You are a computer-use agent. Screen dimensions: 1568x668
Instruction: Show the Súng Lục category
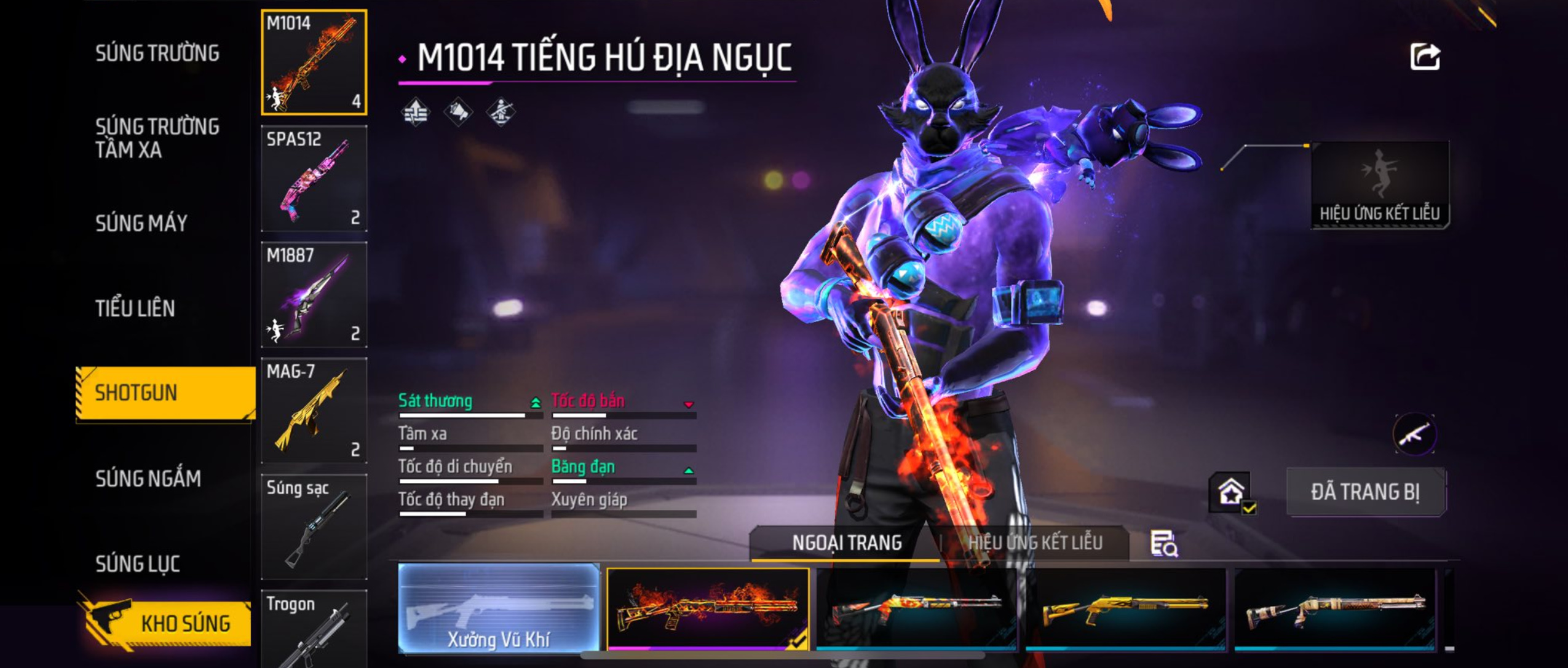pyautogui.click(x=138, y=564)
